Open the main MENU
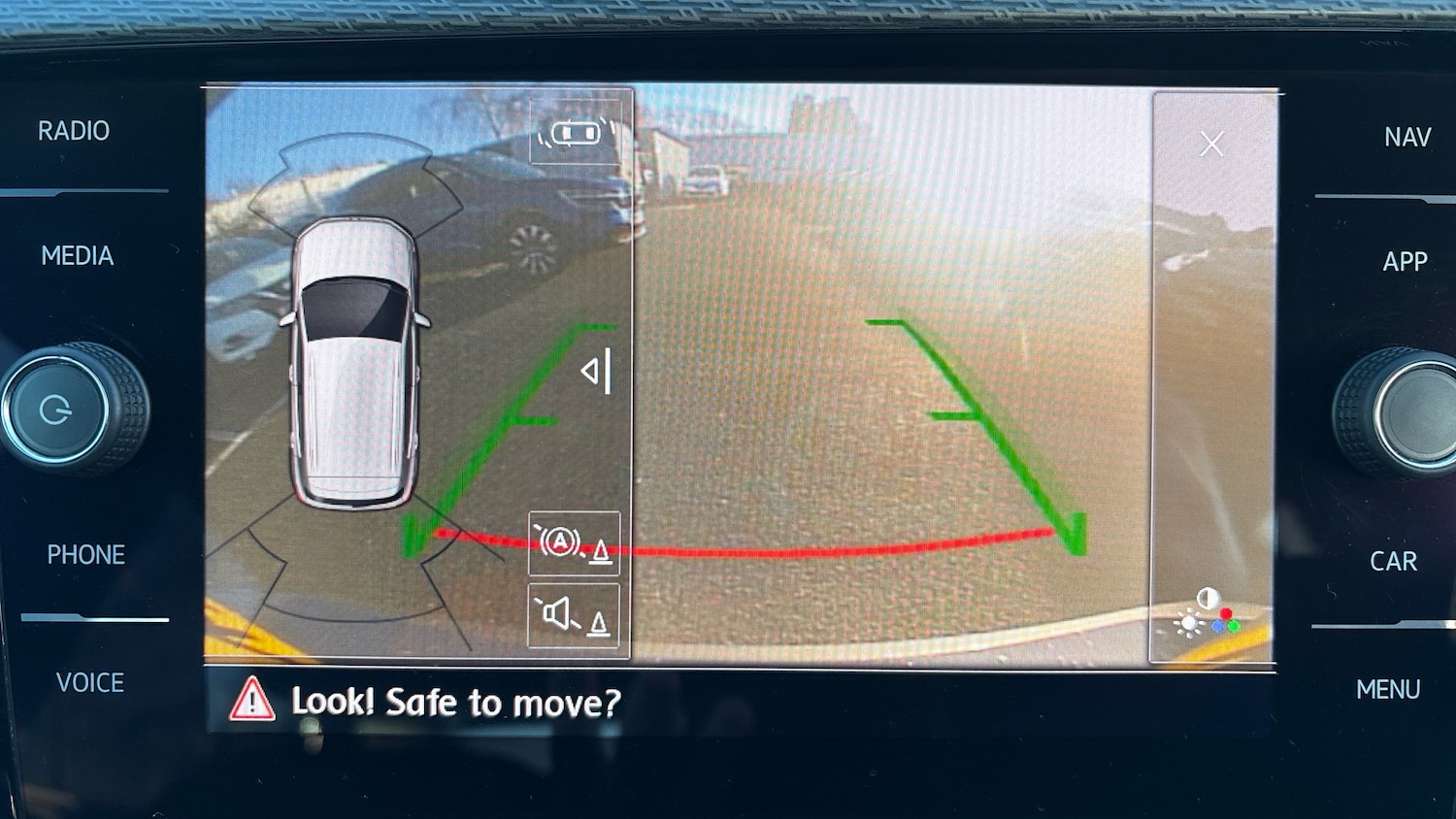Screen dimensions: 1456x819 tap(1388, 690)
